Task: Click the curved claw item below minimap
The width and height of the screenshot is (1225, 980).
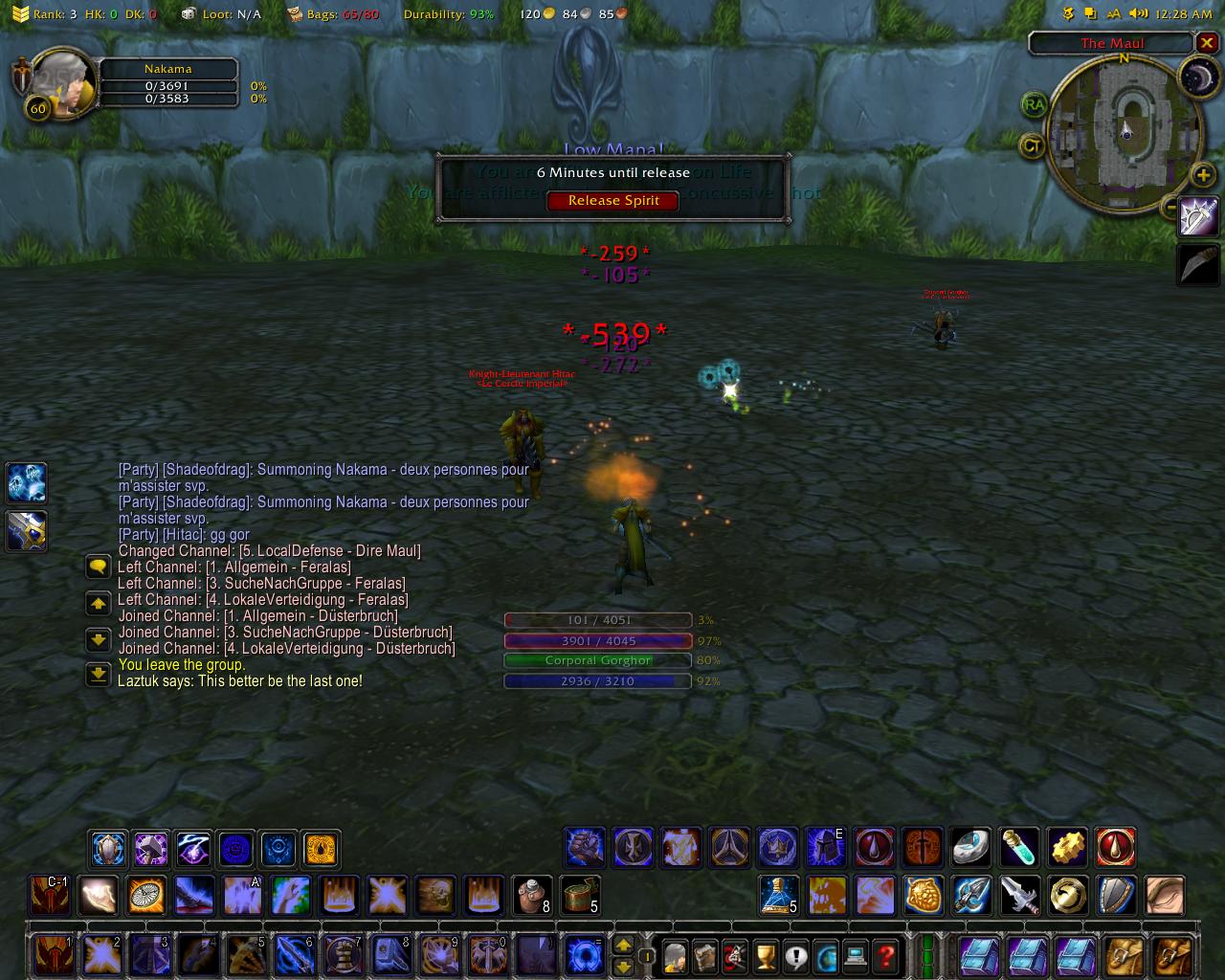Action: [x=1198, y=262]
